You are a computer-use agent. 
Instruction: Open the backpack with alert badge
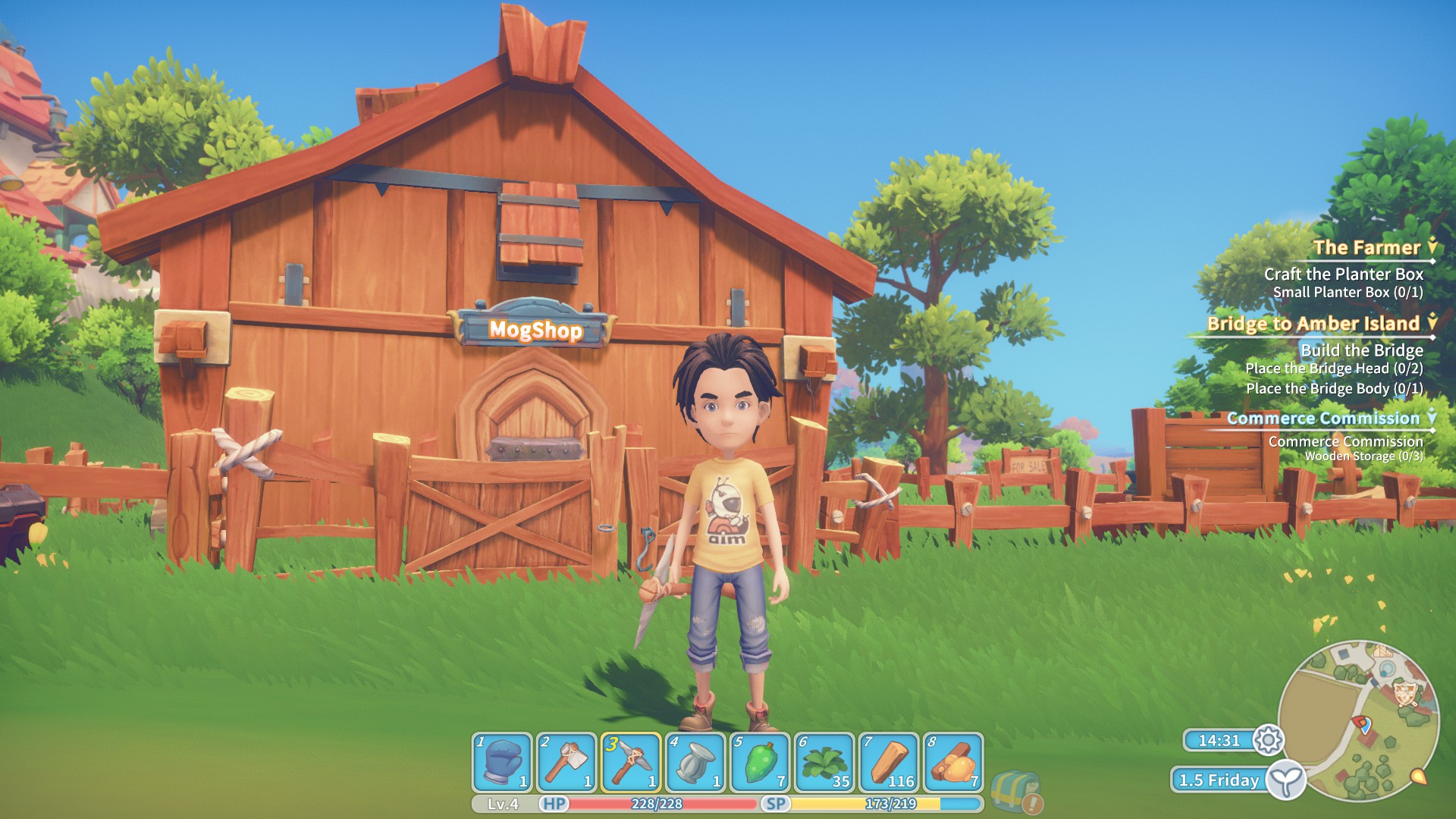point(1015,791)
